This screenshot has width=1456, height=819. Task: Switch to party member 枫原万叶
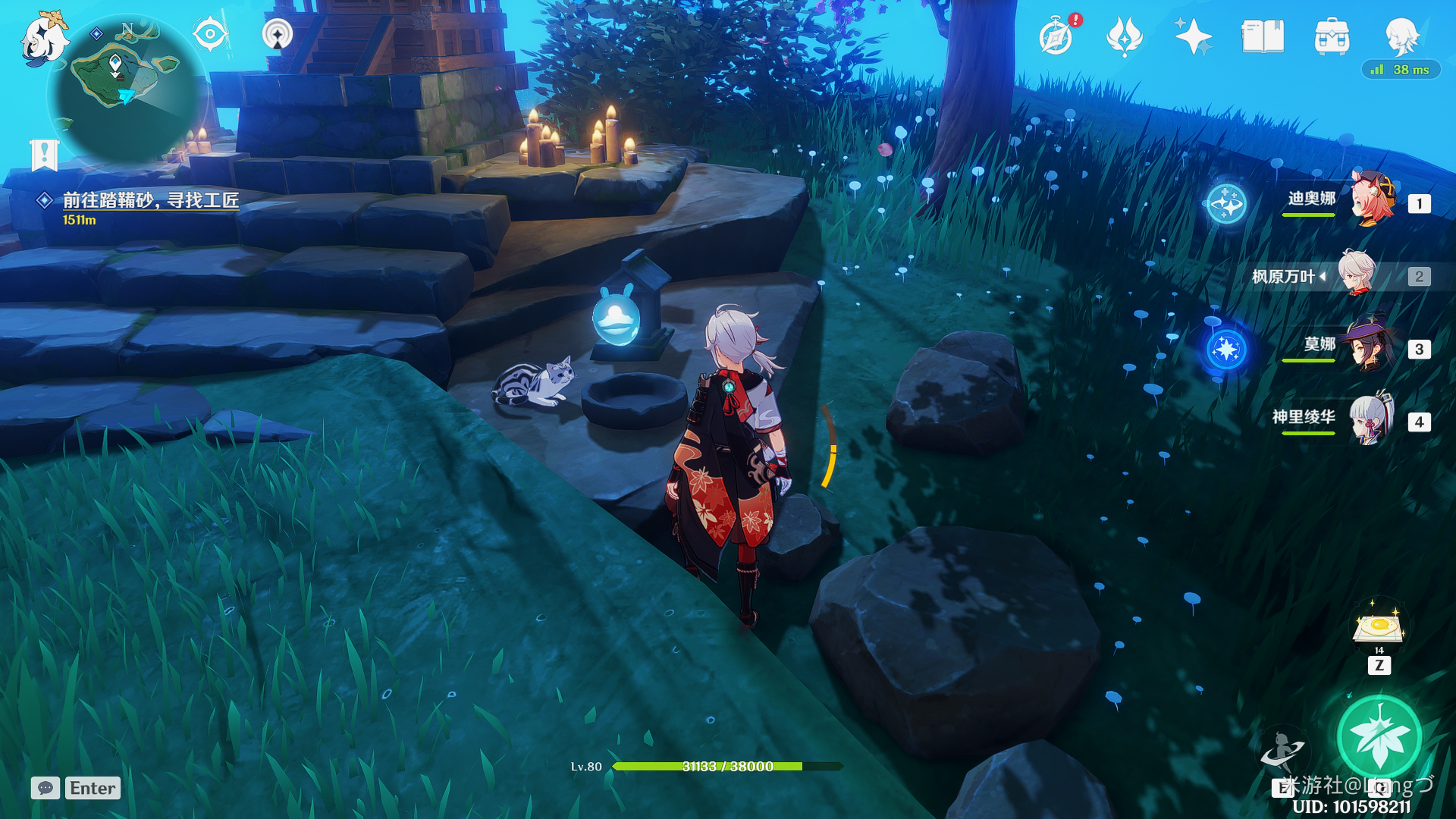pyautogui.click(x=1356, y=275)
